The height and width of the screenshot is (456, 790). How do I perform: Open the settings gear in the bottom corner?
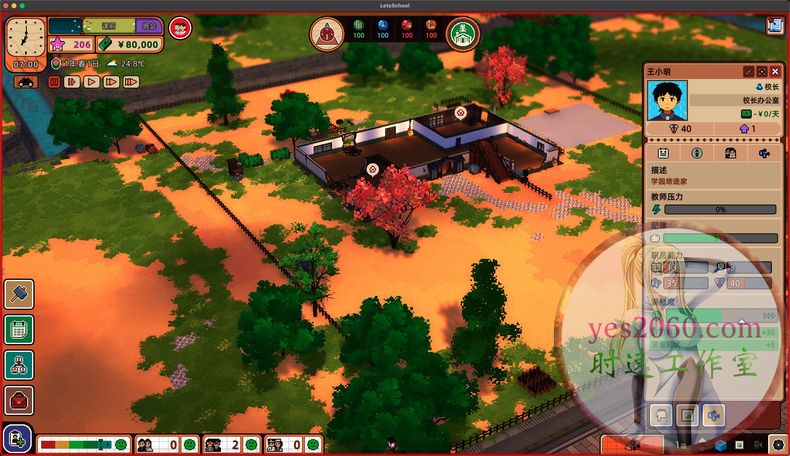click(778, 444)
